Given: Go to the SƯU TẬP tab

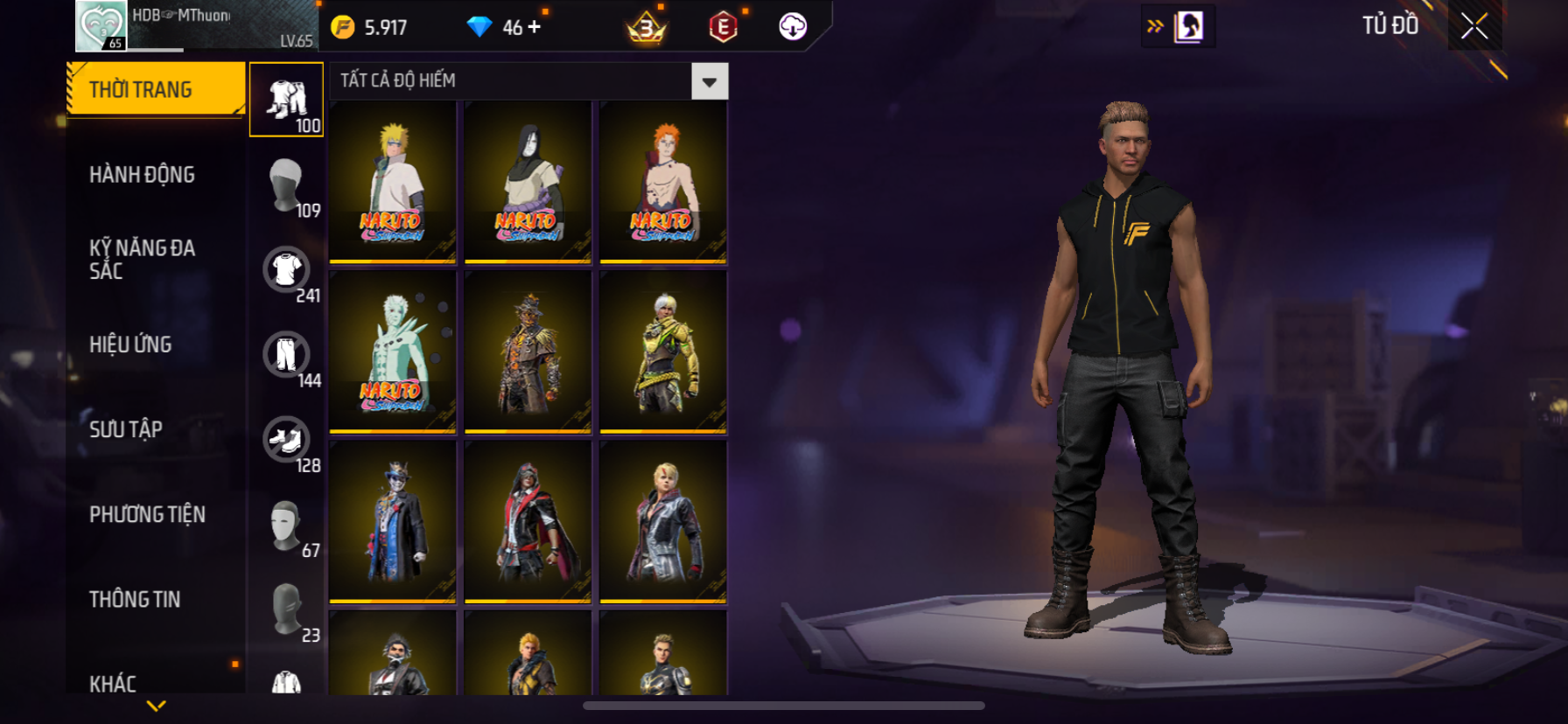Looking at the screenshot, I should point(126,429).
